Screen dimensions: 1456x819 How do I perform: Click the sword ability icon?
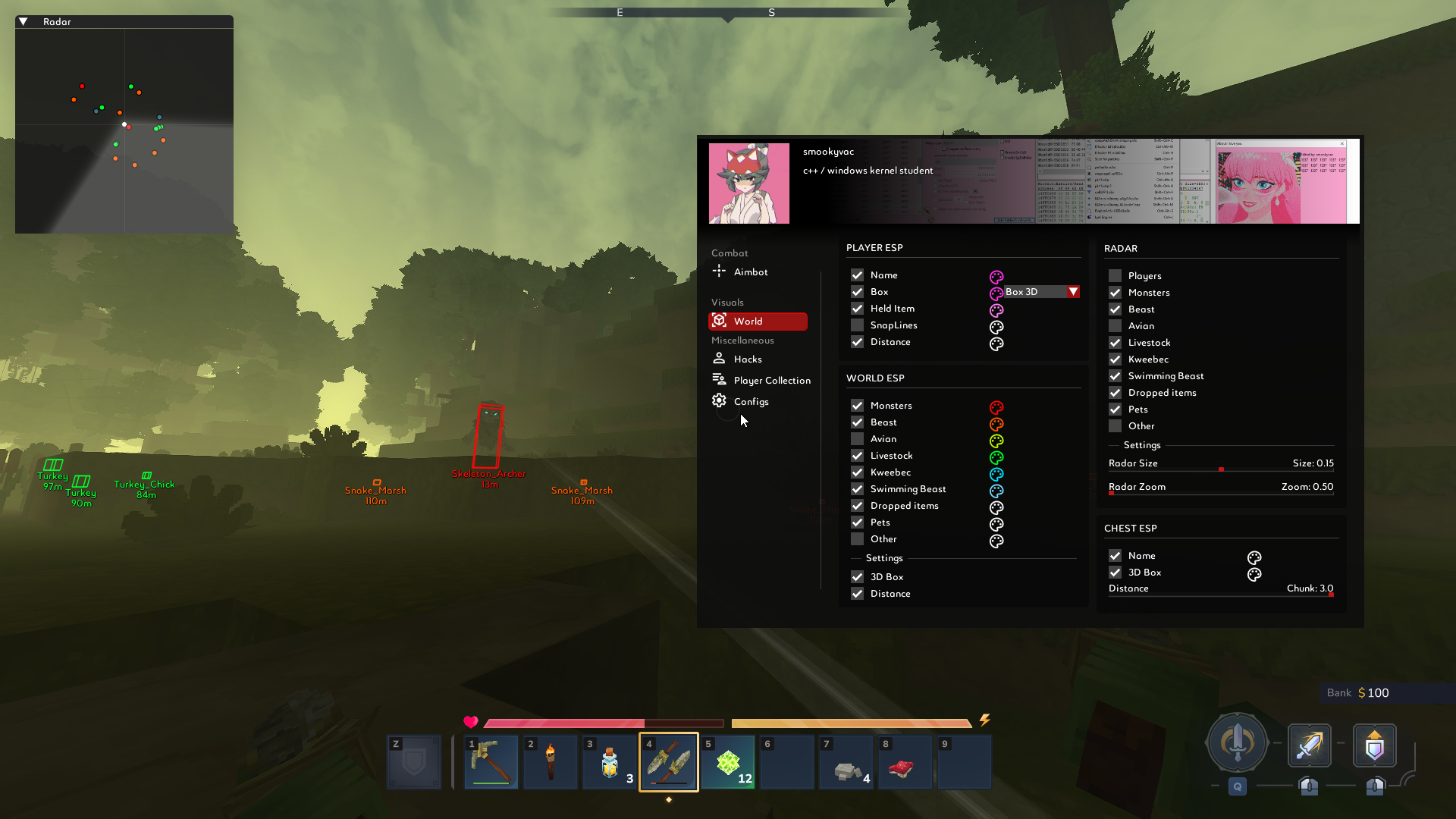pyautogui.click(x=1309, y=745)
